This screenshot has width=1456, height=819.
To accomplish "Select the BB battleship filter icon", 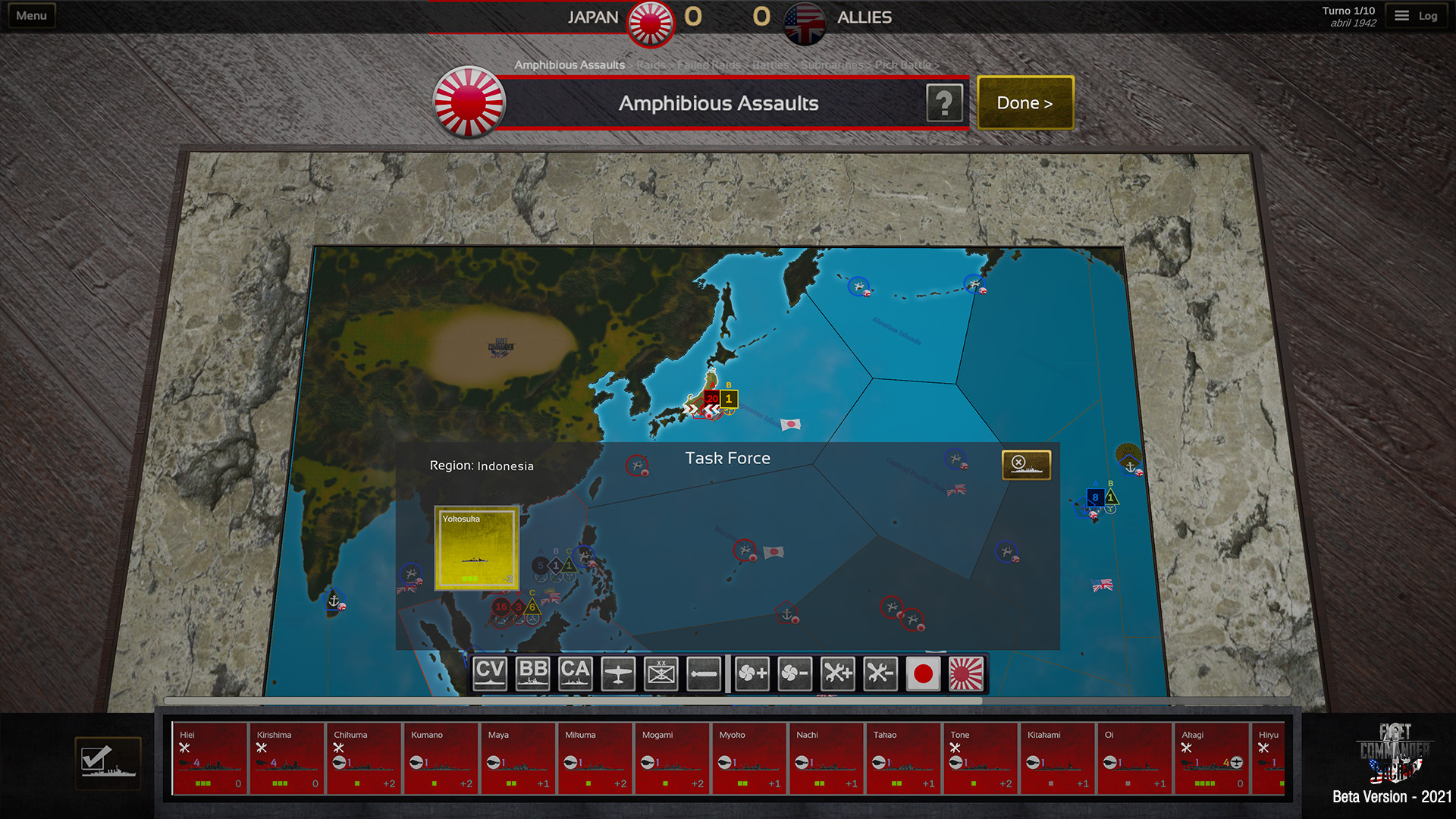I will pos(532,673).
